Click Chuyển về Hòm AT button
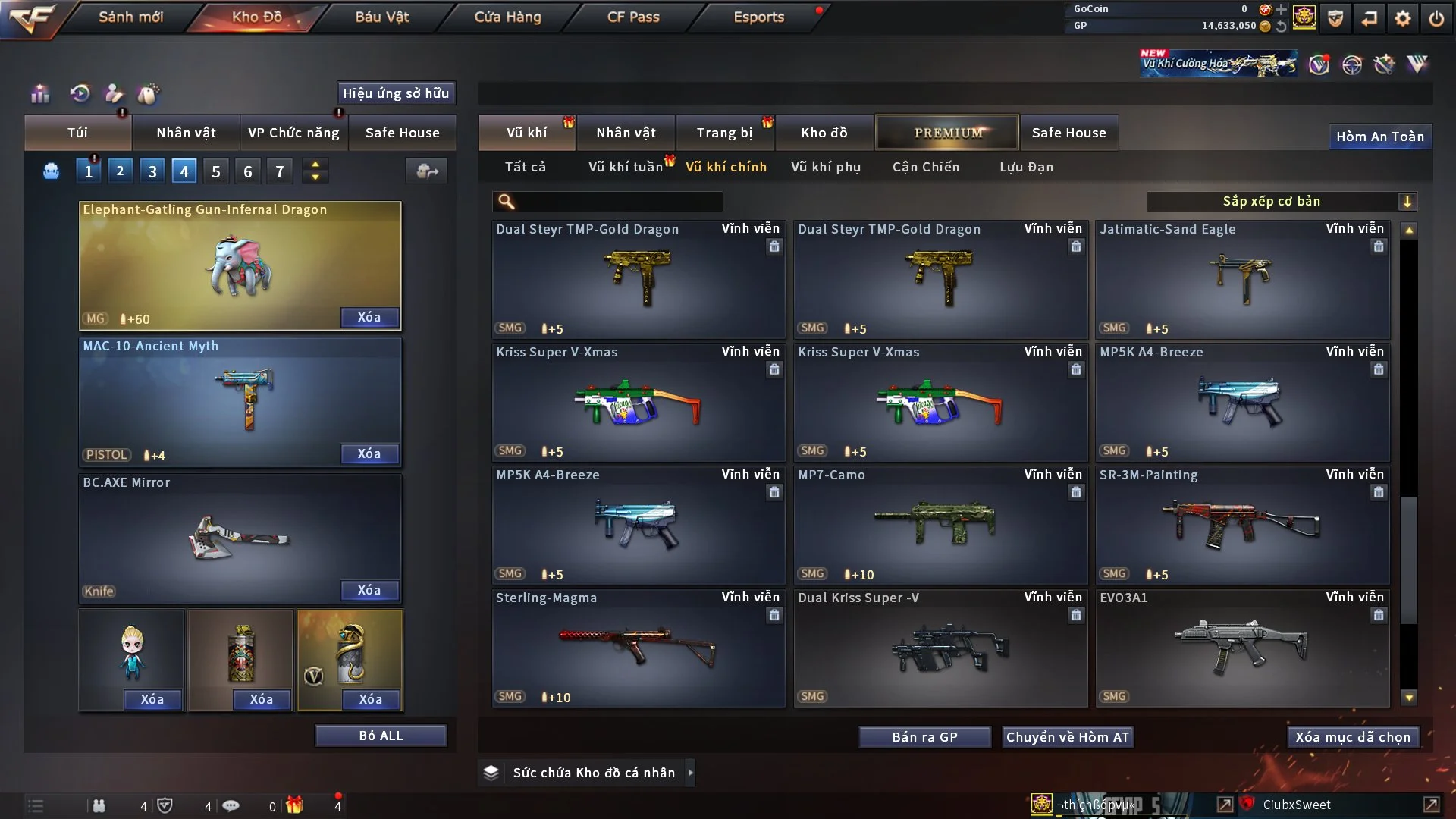This screenshot has width=1456, height=819. pos(1068,737)
